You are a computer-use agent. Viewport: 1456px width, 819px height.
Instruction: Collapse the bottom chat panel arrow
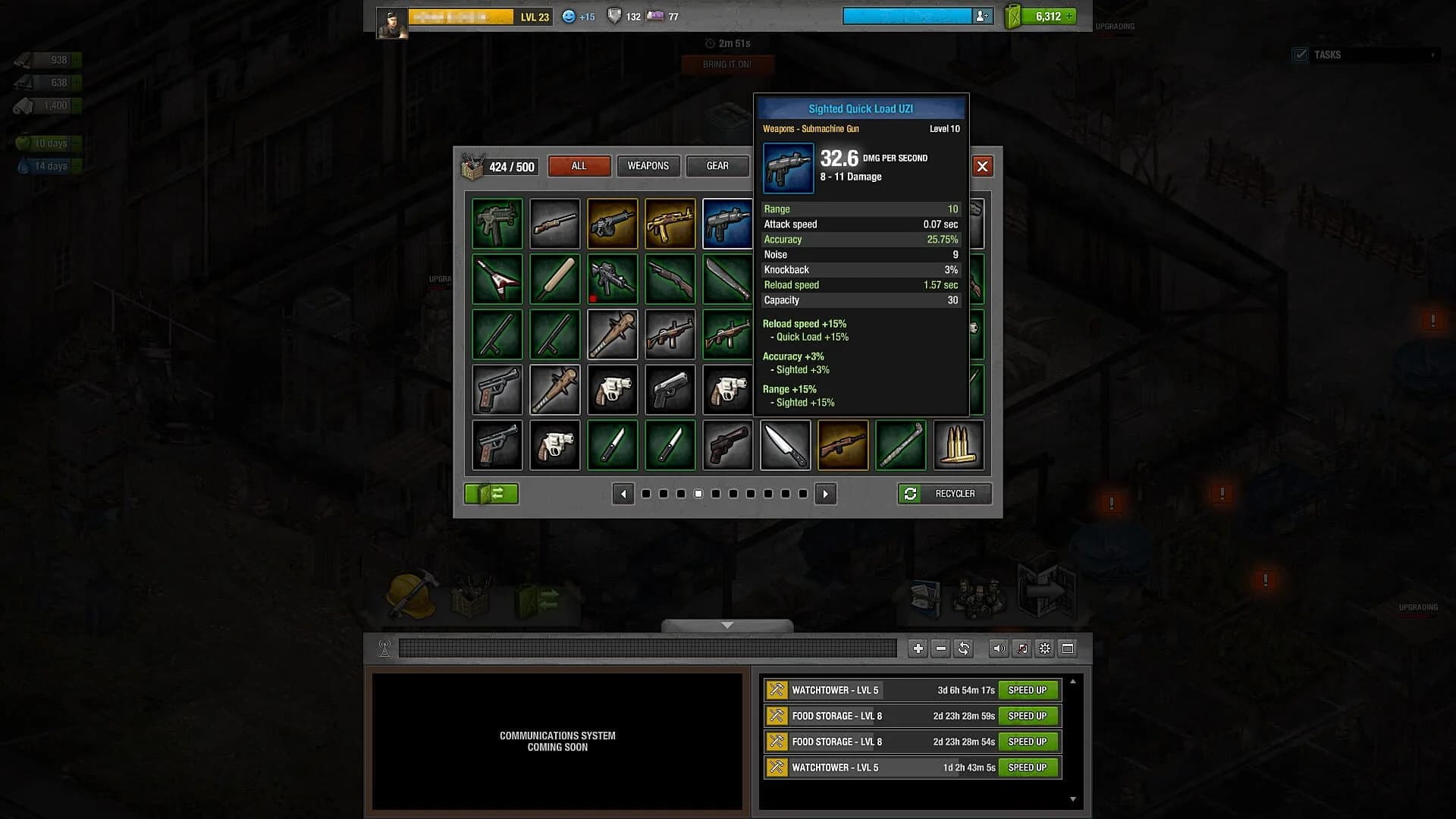pyautogui.click(x=727, y=625)
